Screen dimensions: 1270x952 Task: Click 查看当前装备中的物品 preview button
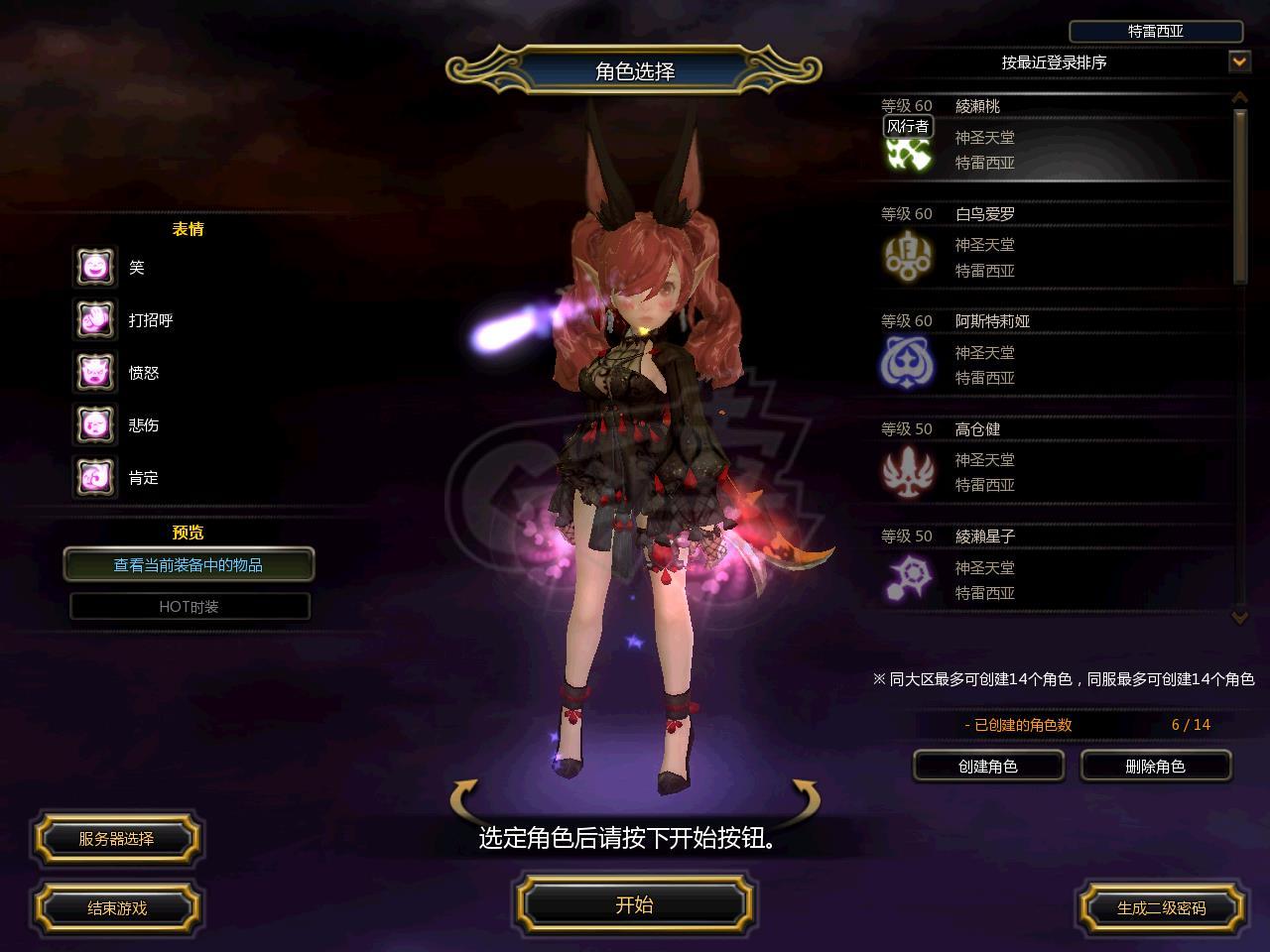(x=189, y=565)
